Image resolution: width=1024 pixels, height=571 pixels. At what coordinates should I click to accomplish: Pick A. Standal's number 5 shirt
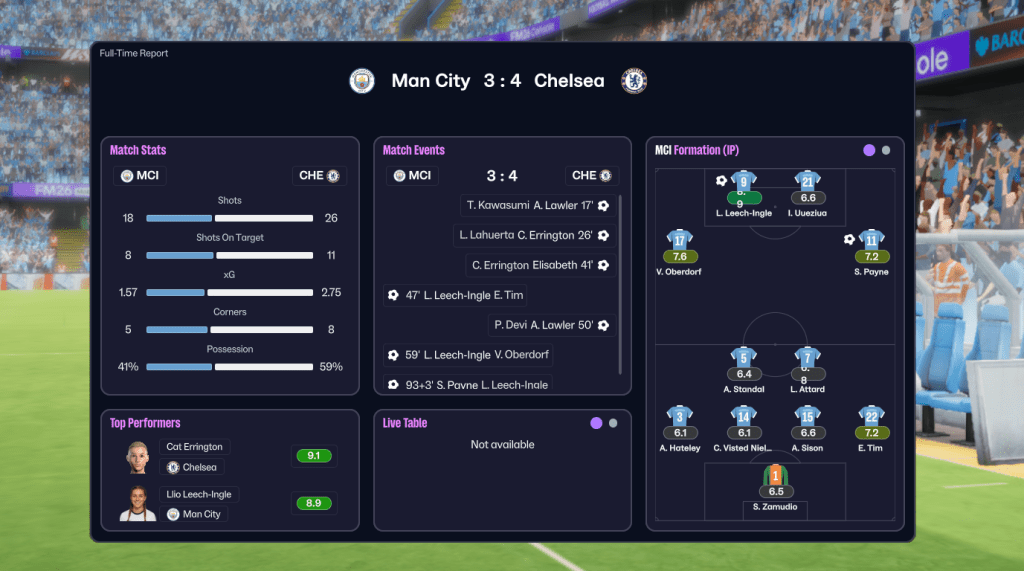(743, 357)
